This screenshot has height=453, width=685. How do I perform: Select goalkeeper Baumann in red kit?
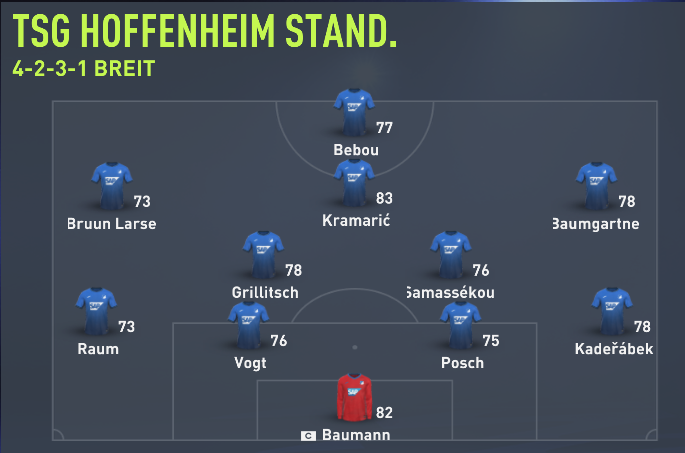click(354, 398)
